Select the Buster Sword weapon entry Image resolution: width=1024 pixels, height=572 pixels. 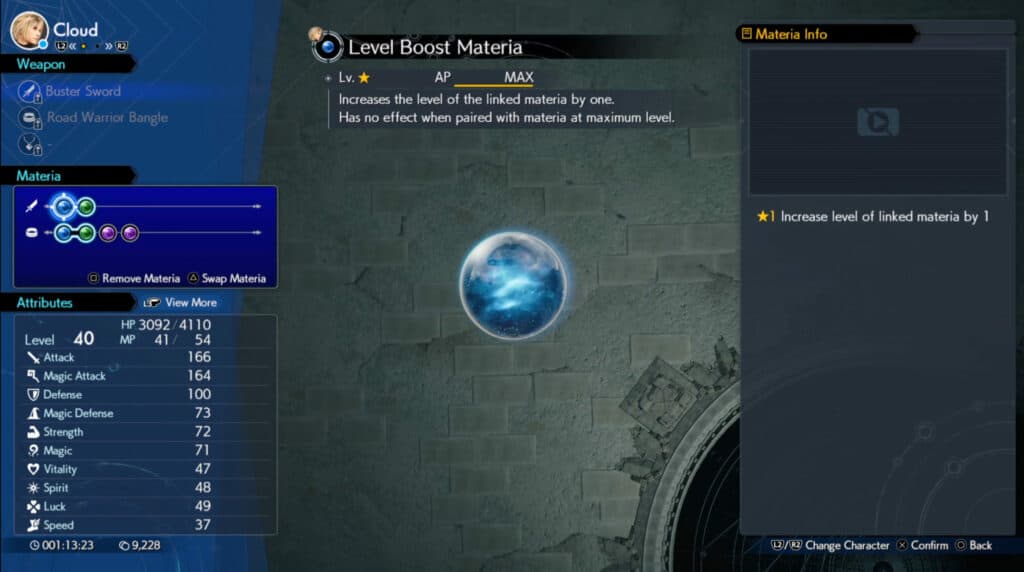[82, 91]
